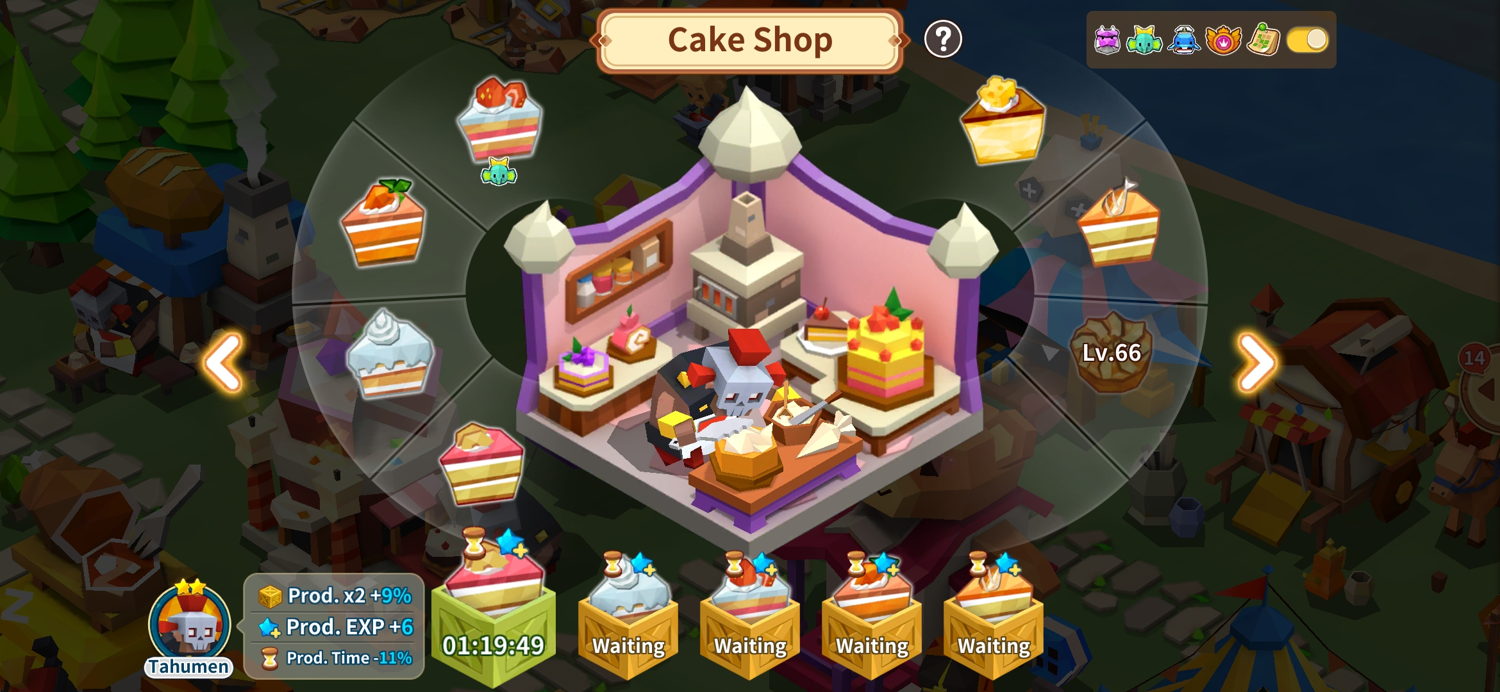Select the pink cake recipe in the wheel
Image resolution: width=1500 pixels, height=692 pixels.
pos(481,462)
